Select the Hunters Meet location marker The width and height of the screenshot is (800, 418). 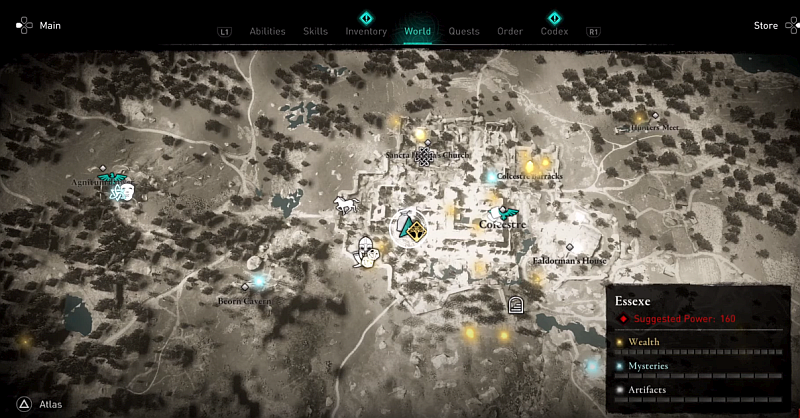point(655,116)
